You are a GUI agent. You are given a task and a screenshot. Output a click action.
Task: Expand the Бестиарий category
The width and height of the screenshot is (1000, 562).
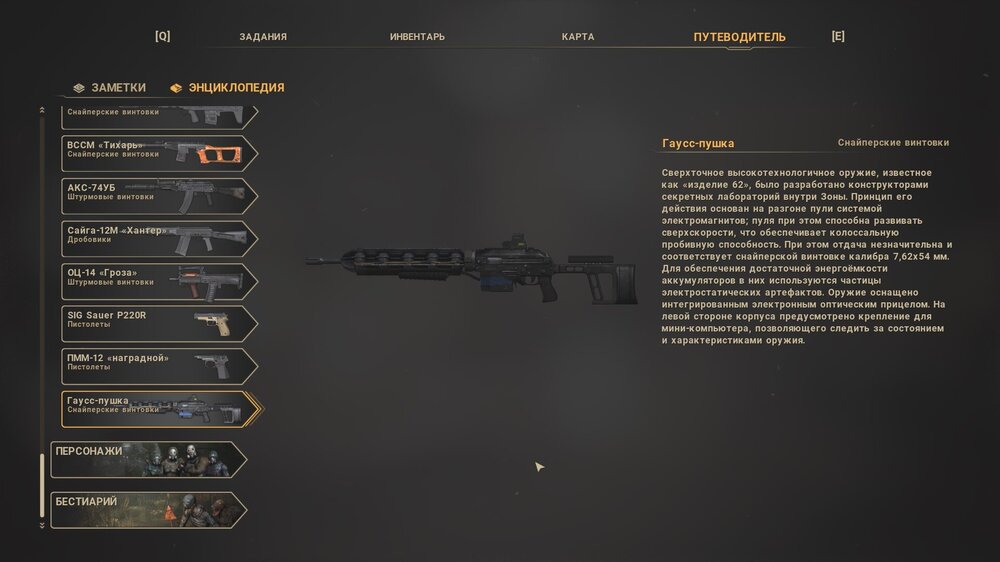pos(148,509)
